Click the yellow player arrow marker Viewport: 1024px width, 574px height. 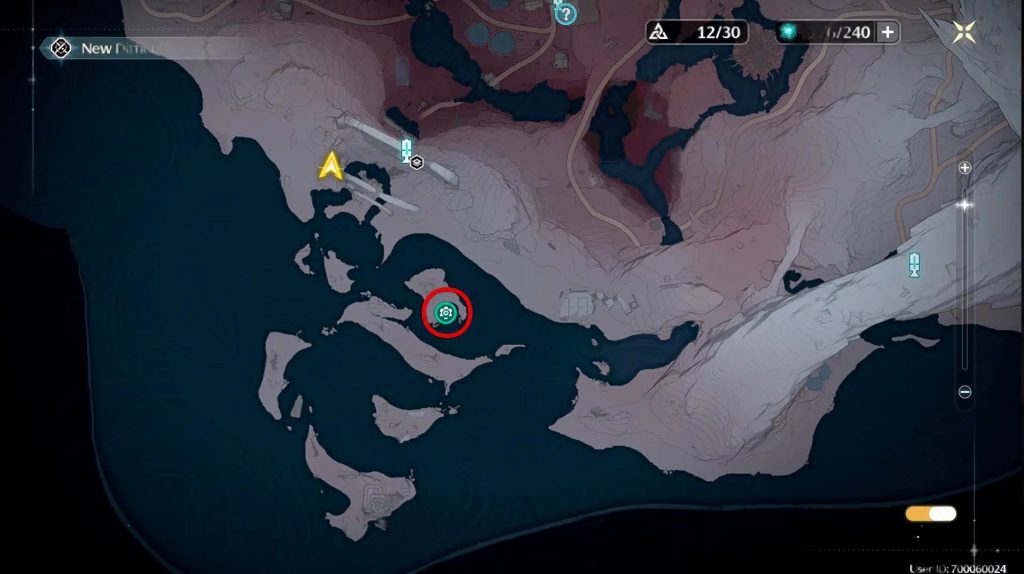click(331, 166)
